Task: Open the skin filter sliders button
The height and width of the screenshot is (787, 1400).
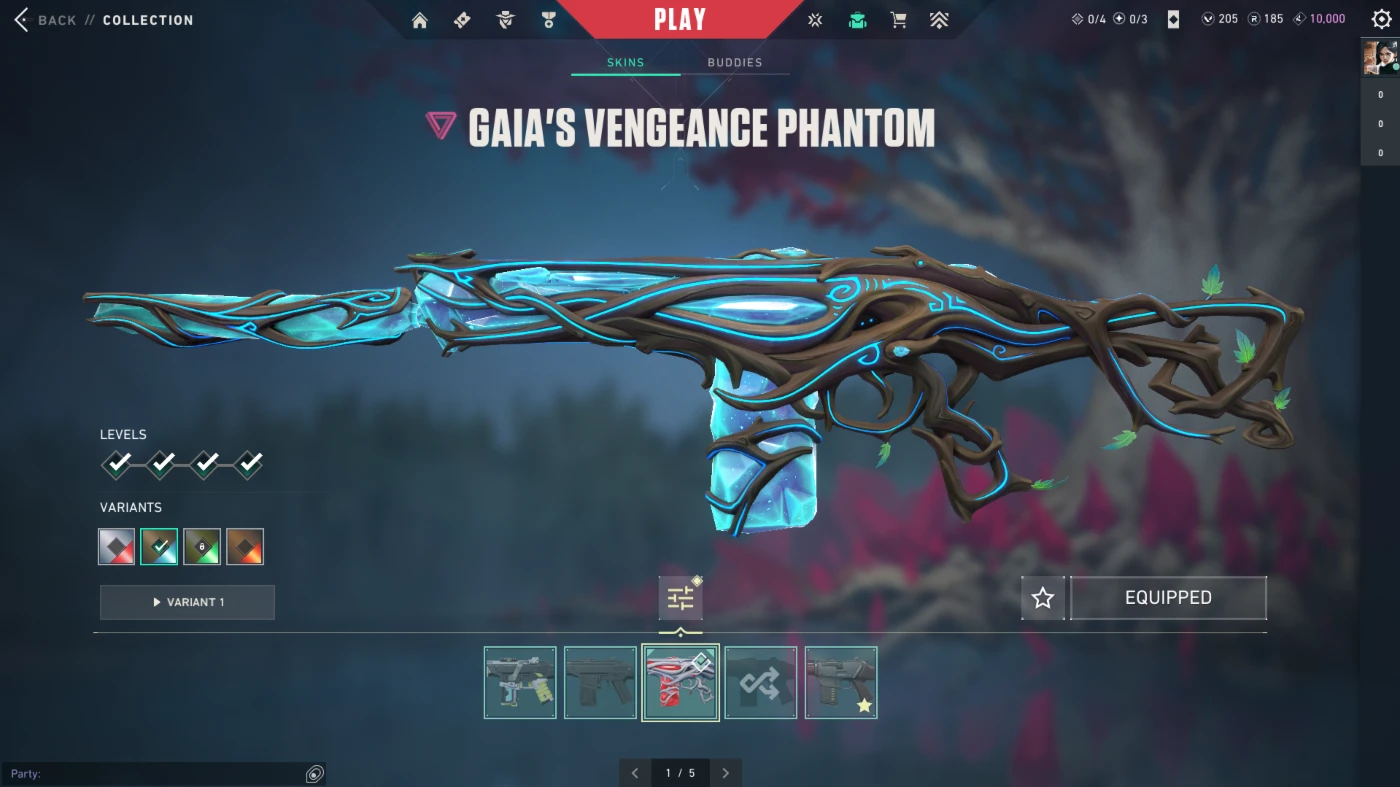Action: [680, 598]
